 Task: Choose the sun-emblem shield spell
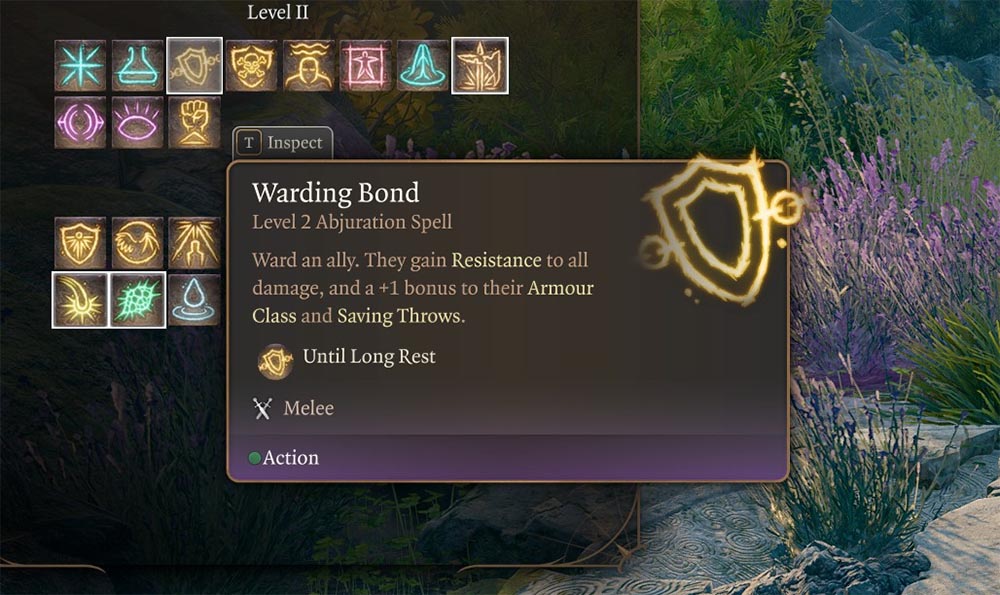80,243
